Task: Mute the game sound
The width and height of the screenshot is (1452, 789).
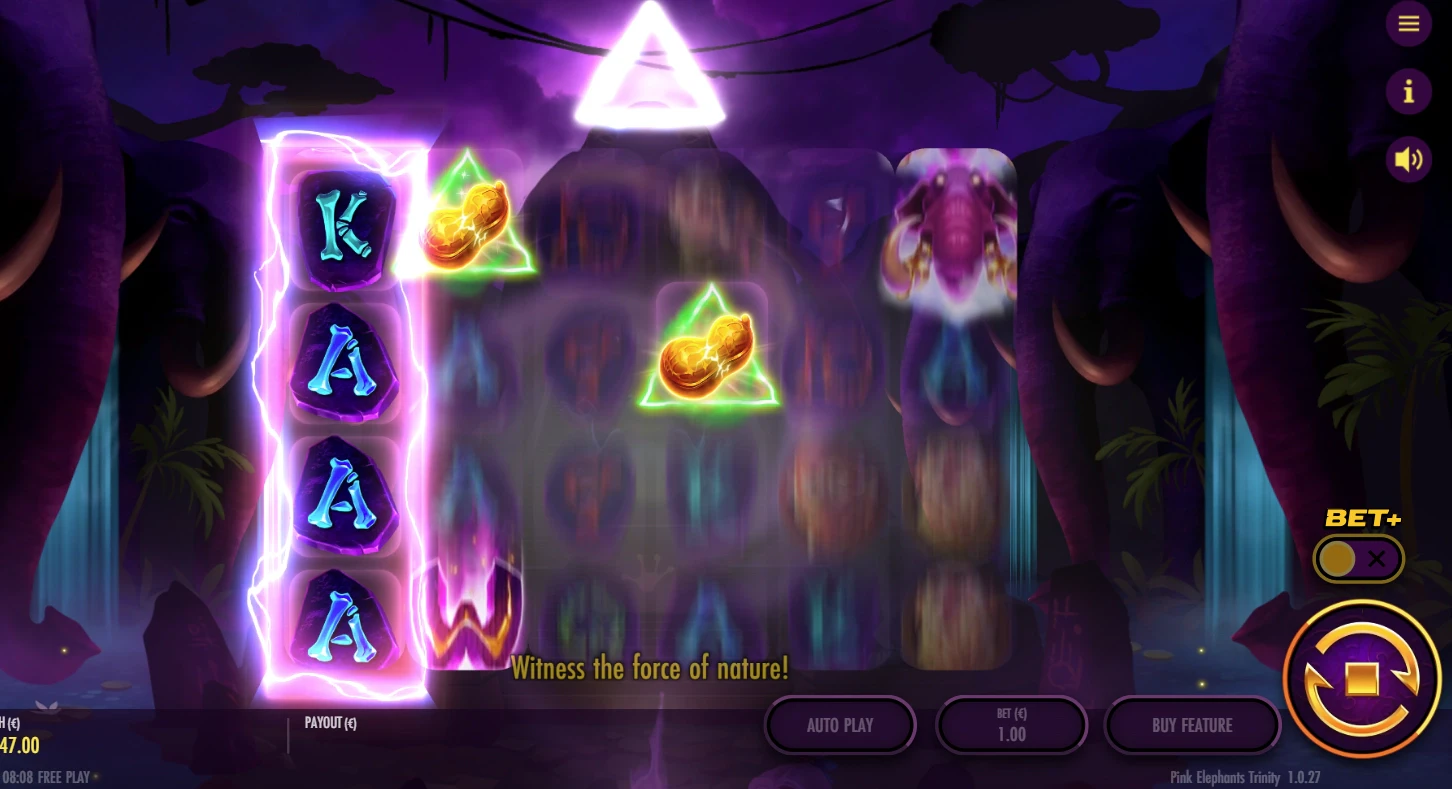Action: [x=1409, y=159]
